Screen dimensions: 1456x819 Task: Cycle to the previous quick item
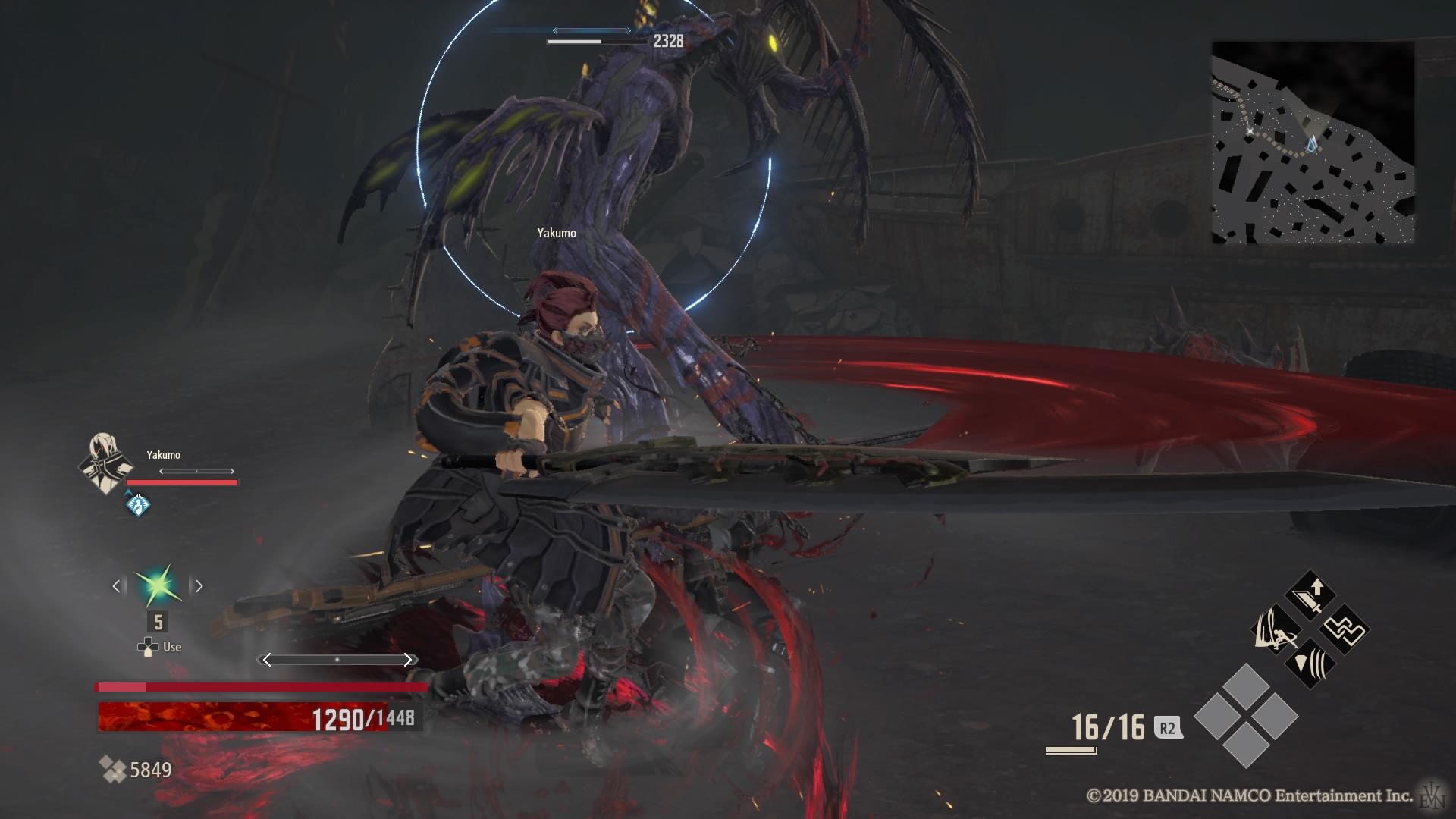pos(116,585)
